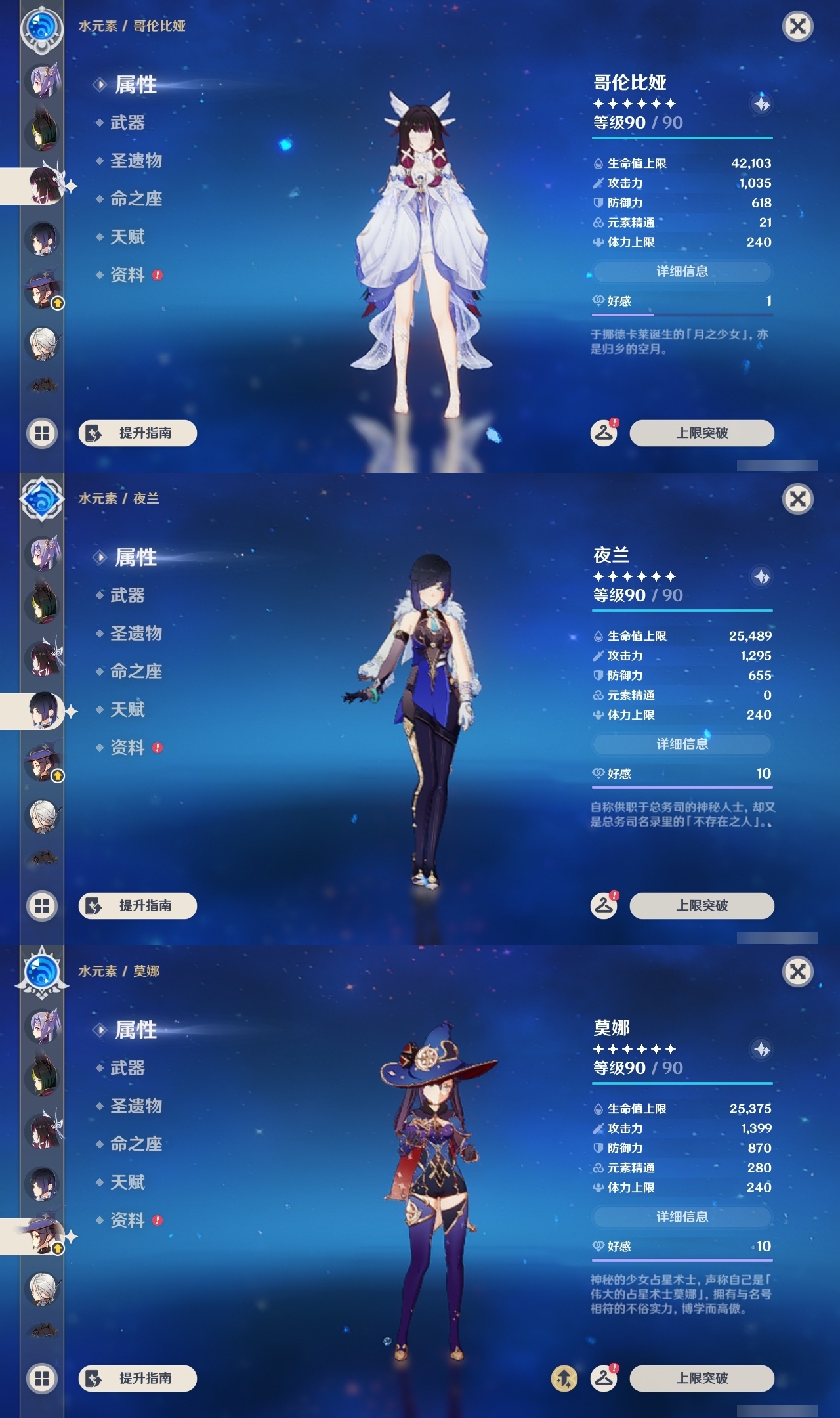Image resolution: width=840 pixels, height=1418 pixels.
Task: Click Mona's 好感 friendship progress bar
Action: point(681,1260)
